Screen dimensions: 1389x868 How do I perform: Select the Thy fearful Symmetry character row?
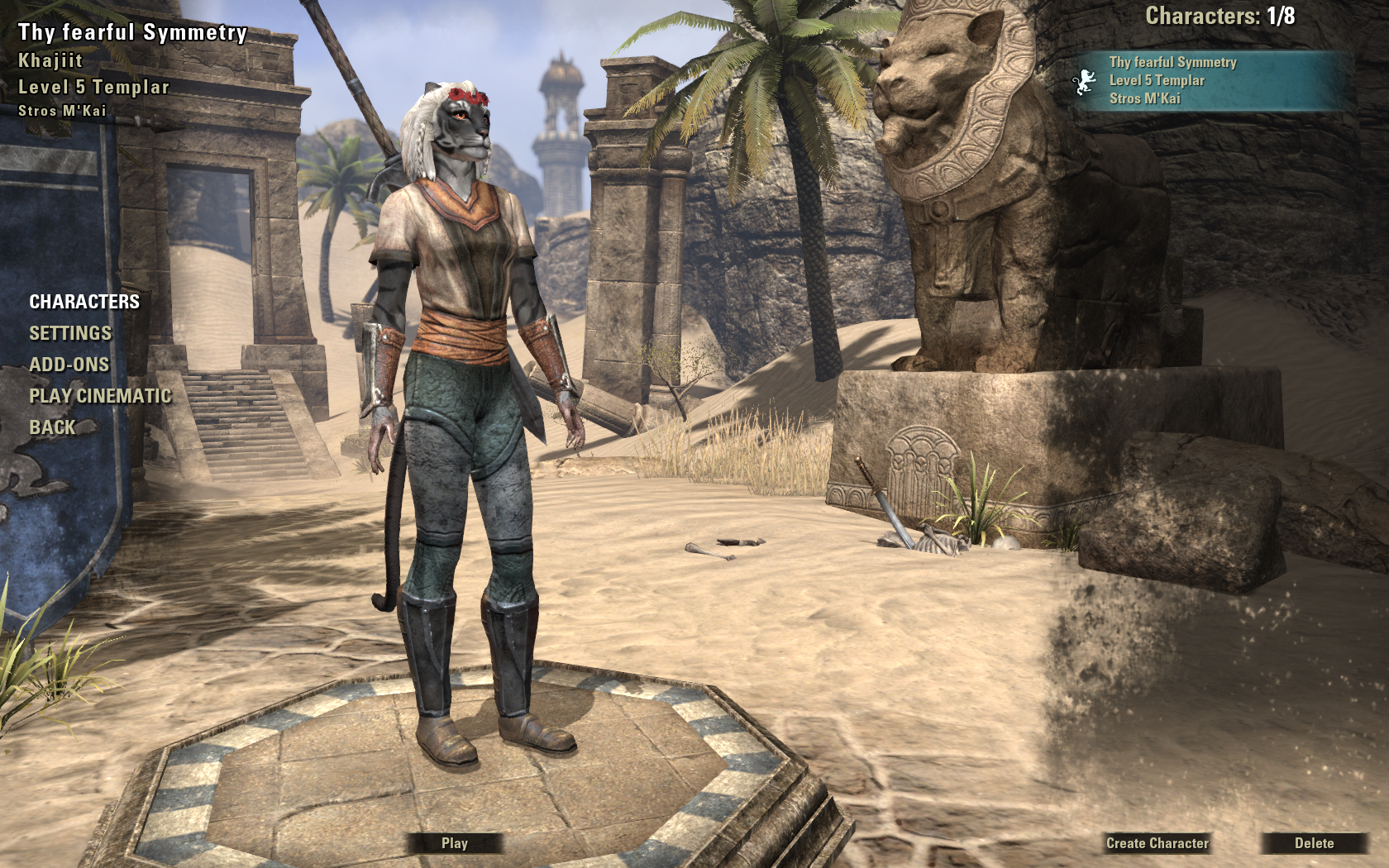click(1207, 80)
